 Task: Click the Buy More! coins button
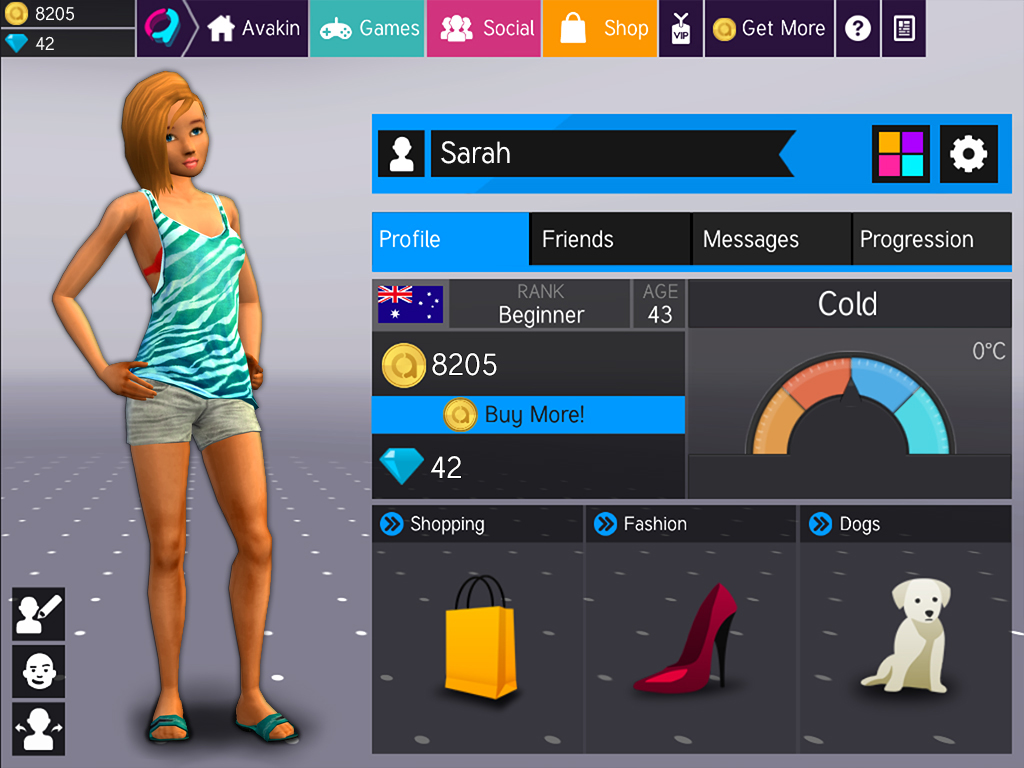528,414
